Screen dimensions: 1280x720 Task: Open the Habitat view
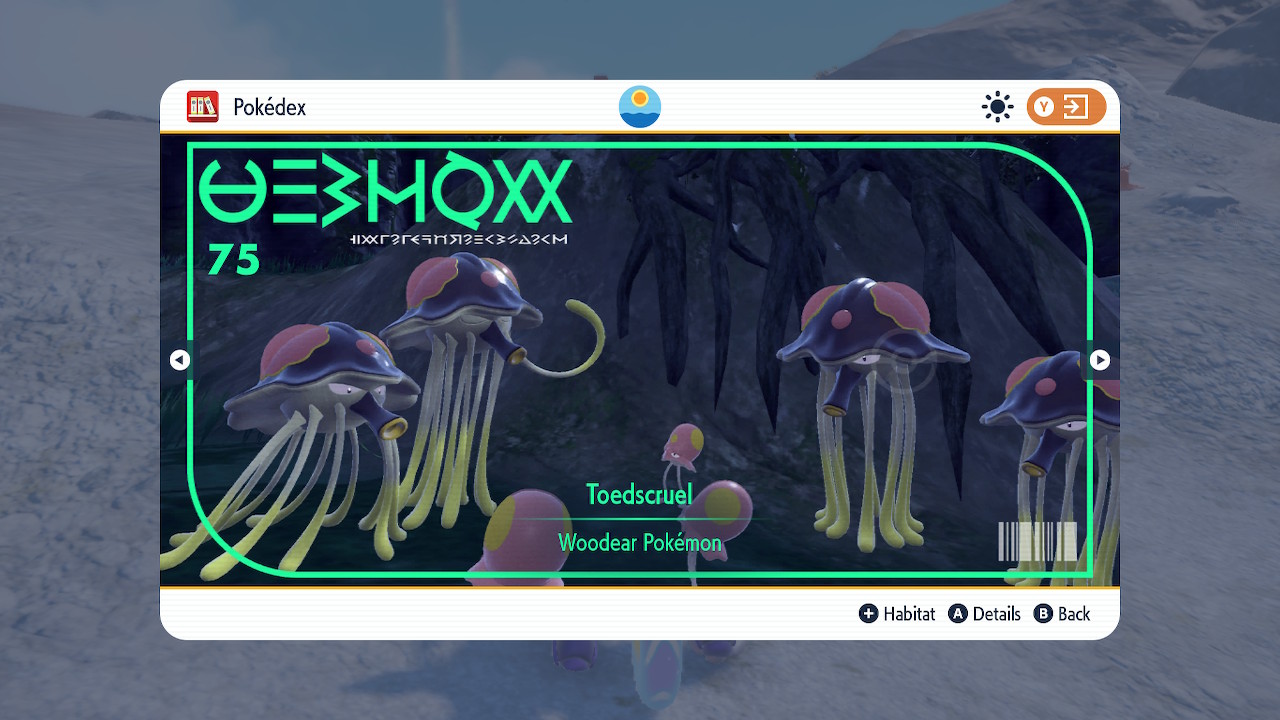click(897, 614)
